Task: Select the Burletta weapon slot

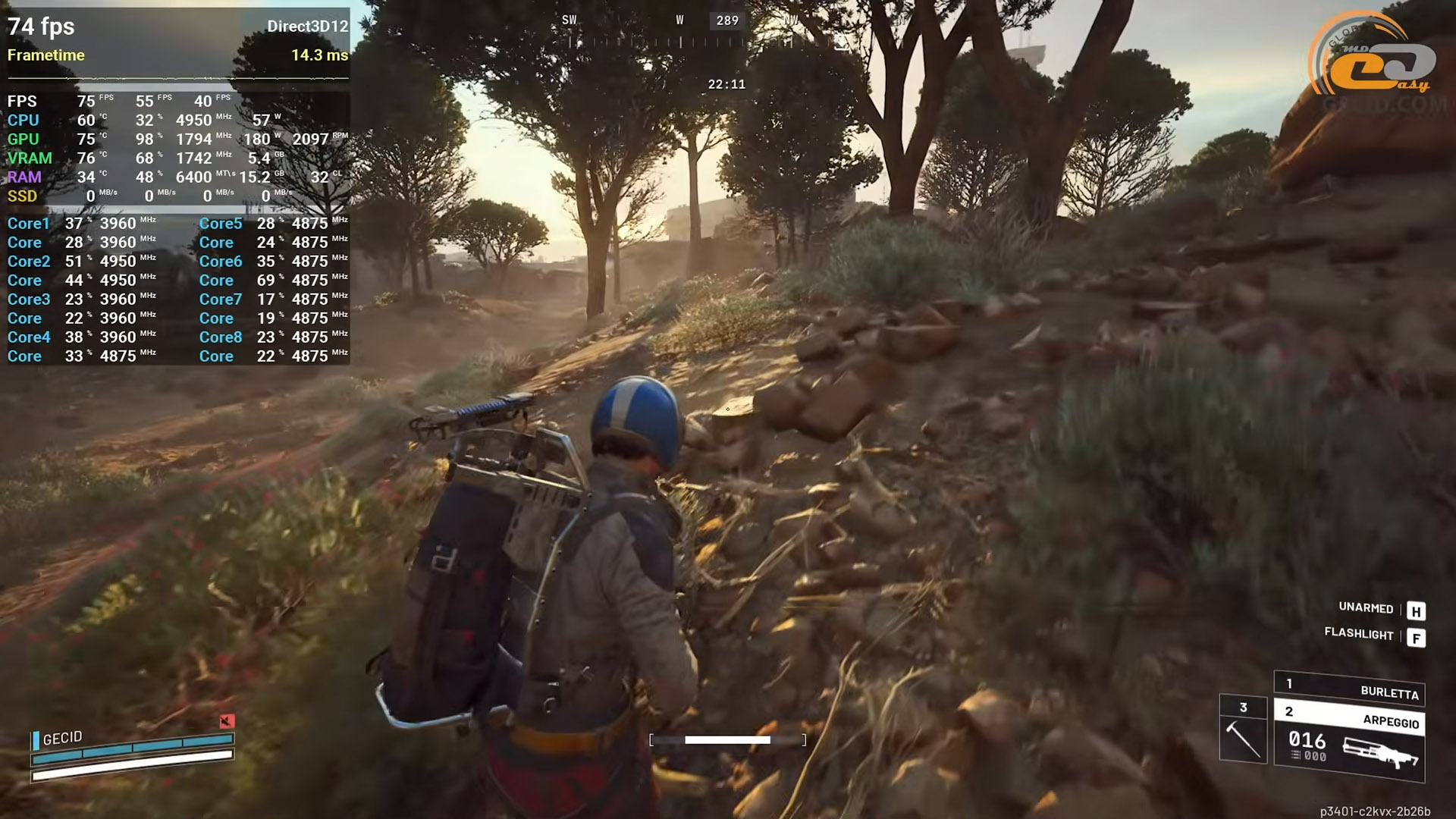Action: click(x=1348, y=689)
